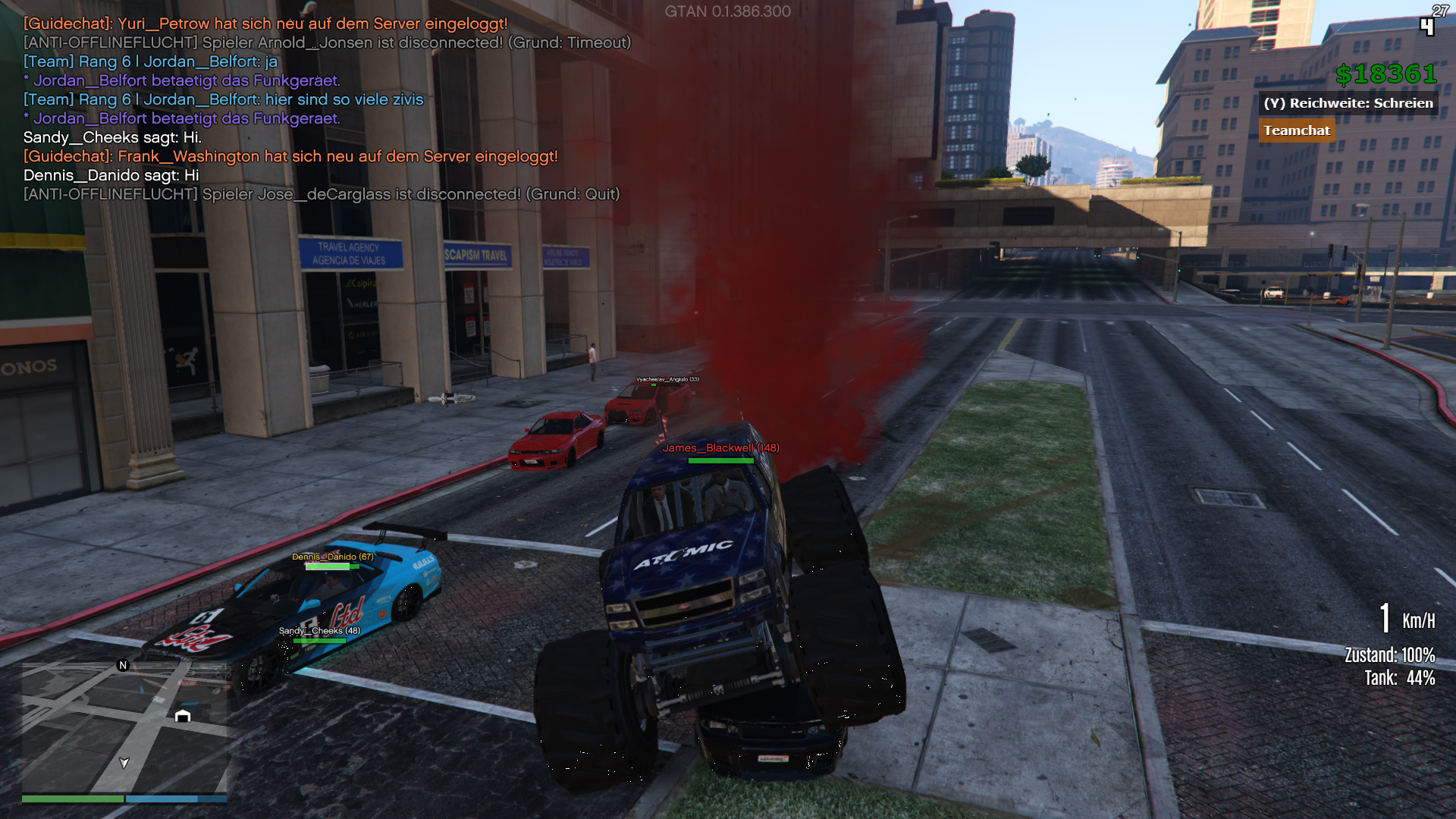Click the North indicator on the minimap

[x=123, y=665]
